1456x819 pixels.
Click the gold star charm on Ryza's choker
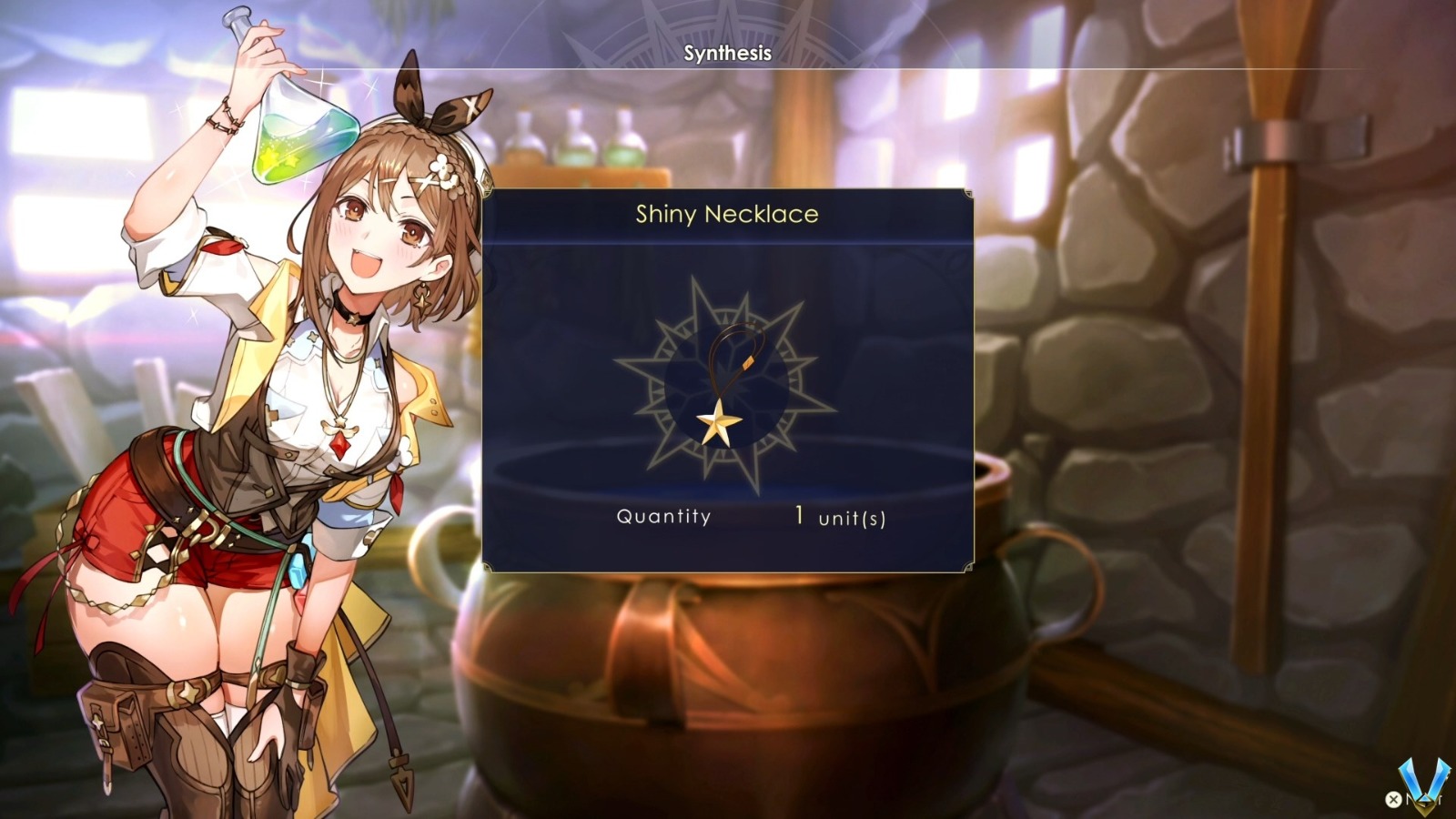coord(354,320)
